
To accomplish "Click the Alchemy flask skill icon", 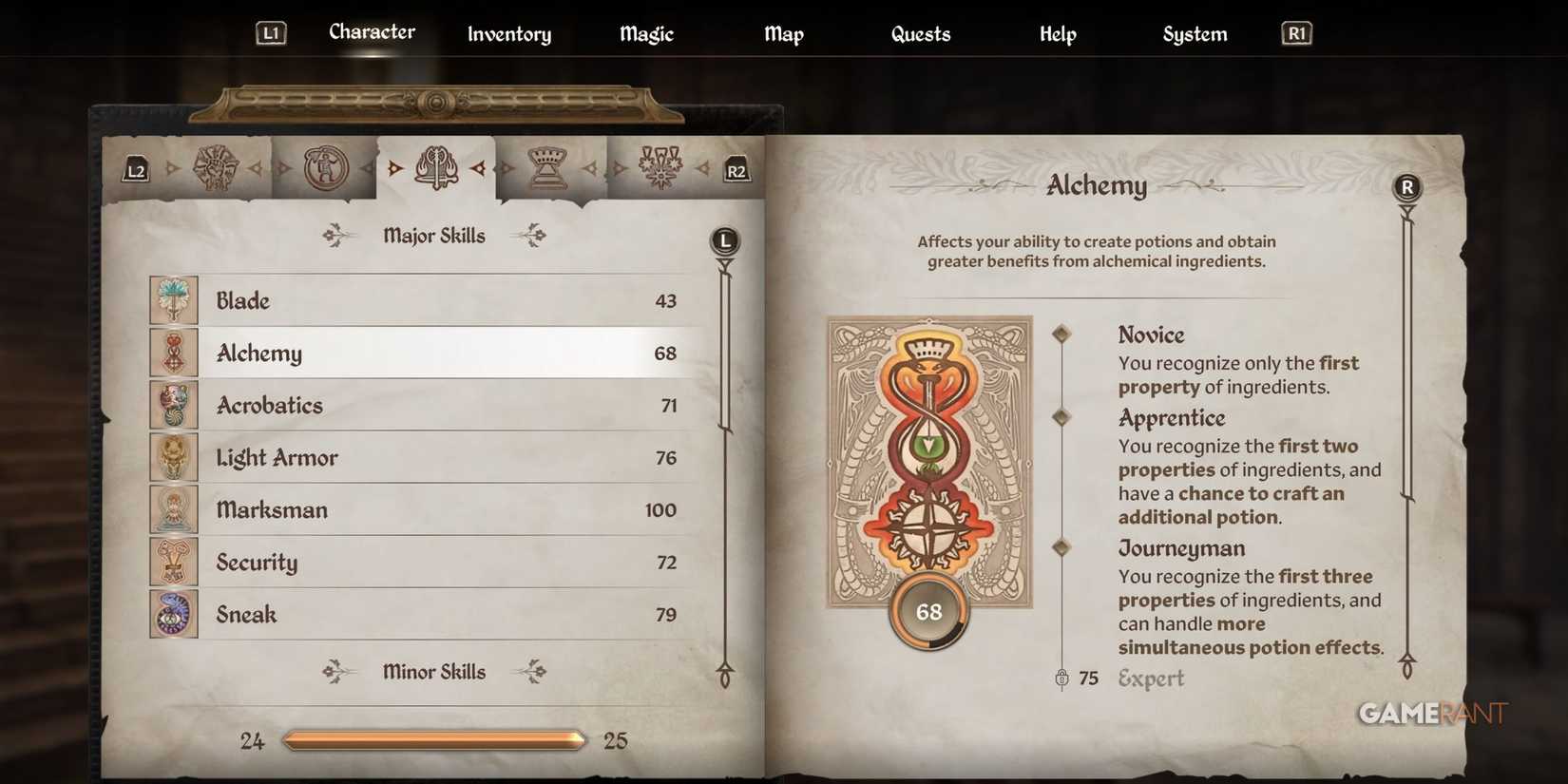I will [x=174, y=352].
